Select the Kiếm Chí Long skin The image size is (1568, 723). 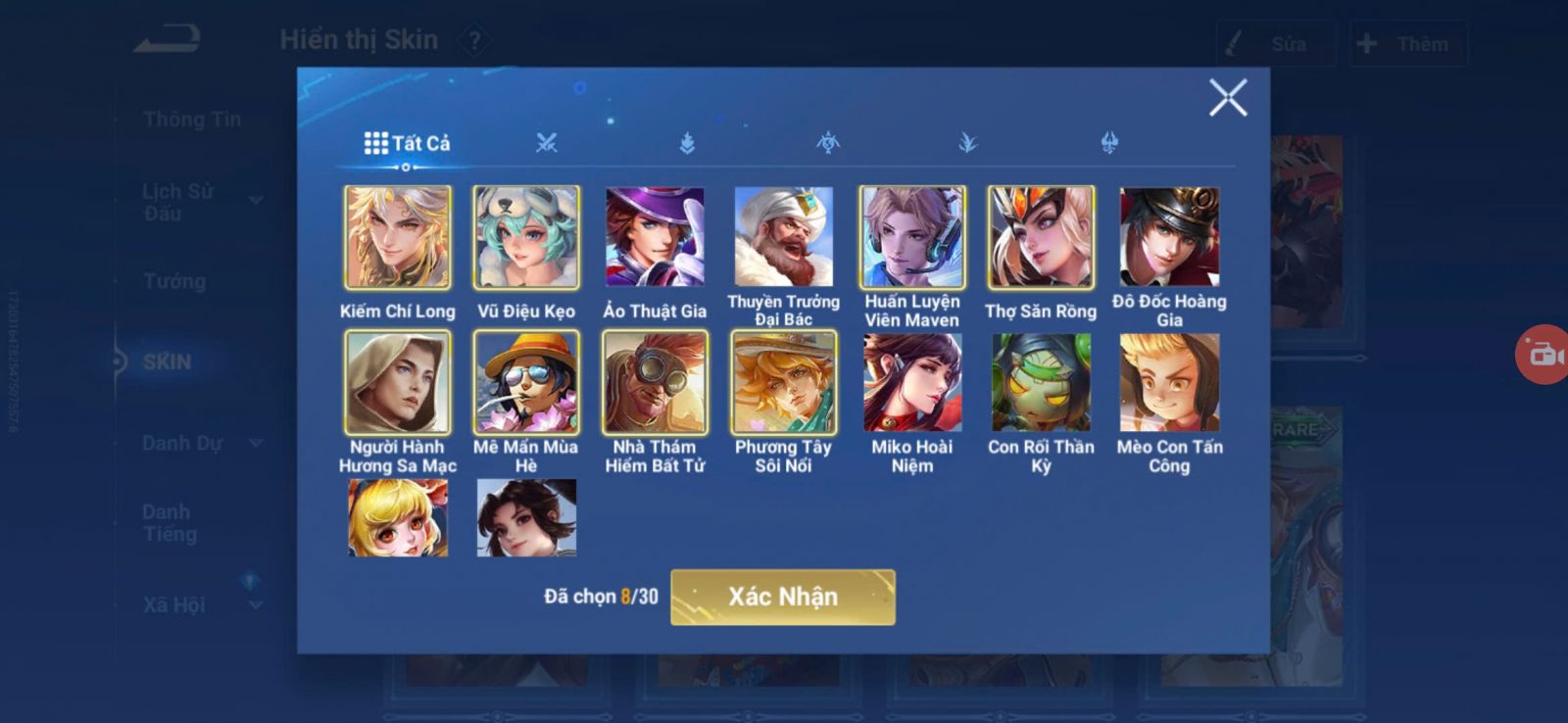[x=398, y=238]
